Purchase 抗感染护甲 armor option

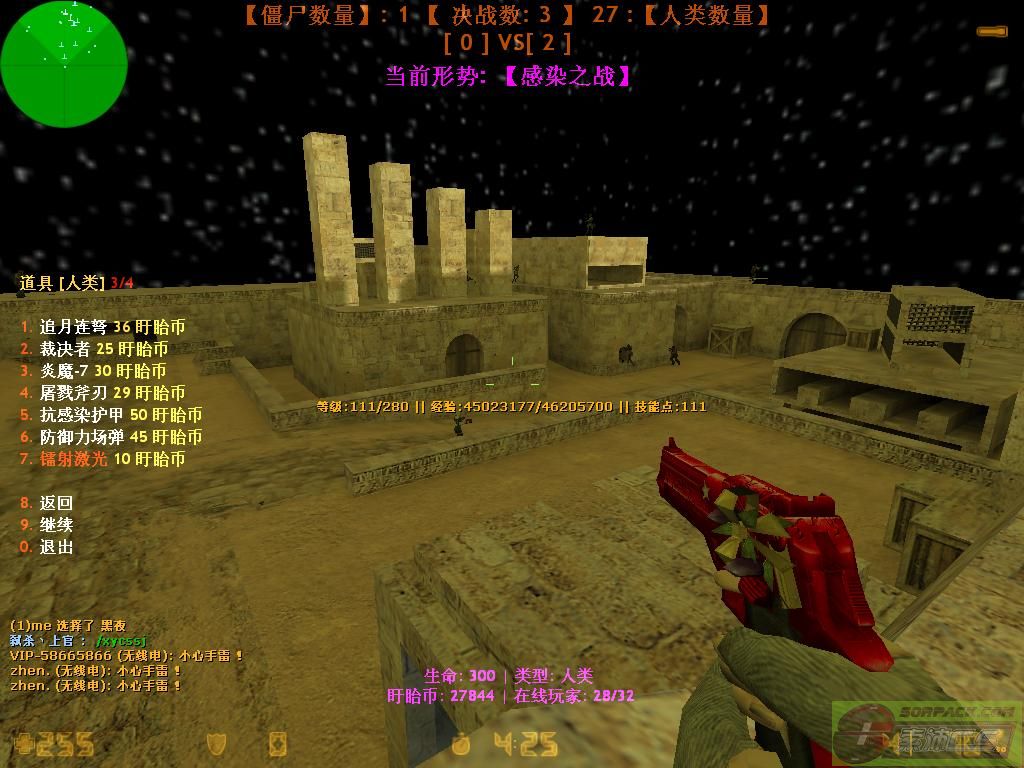click(x=112, y=415)
